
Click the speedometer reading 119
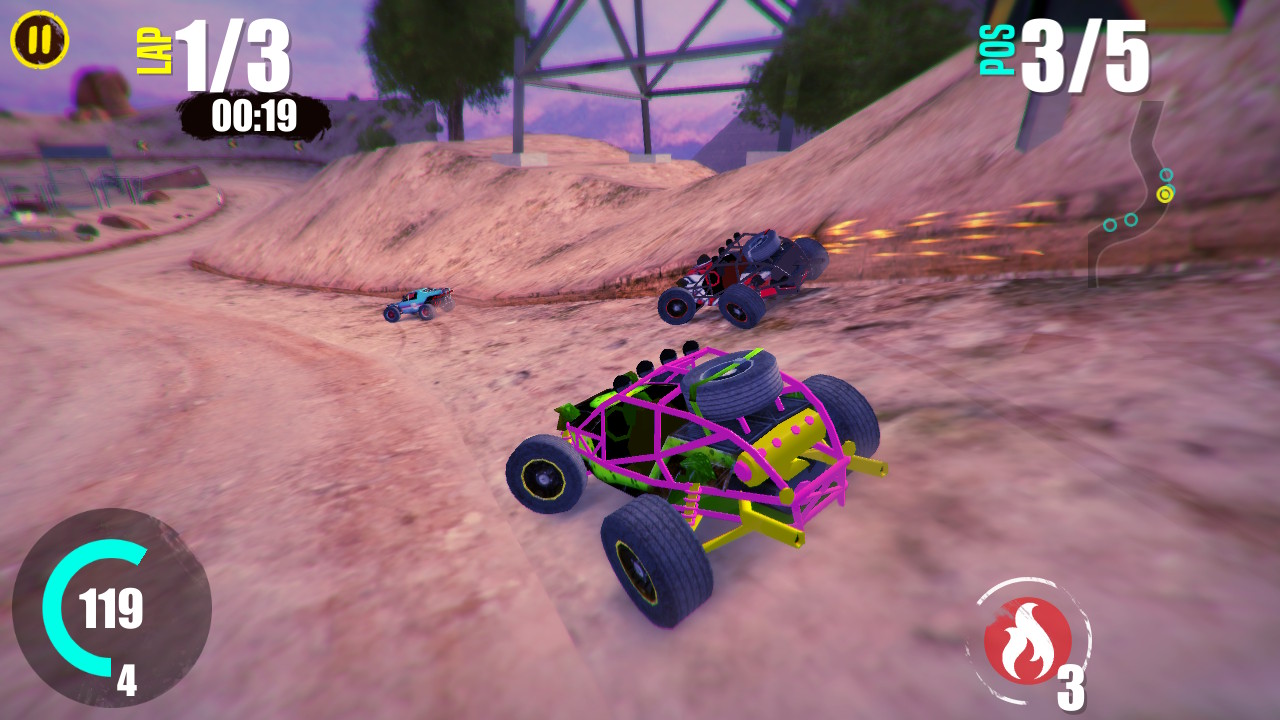pos(112,609)
